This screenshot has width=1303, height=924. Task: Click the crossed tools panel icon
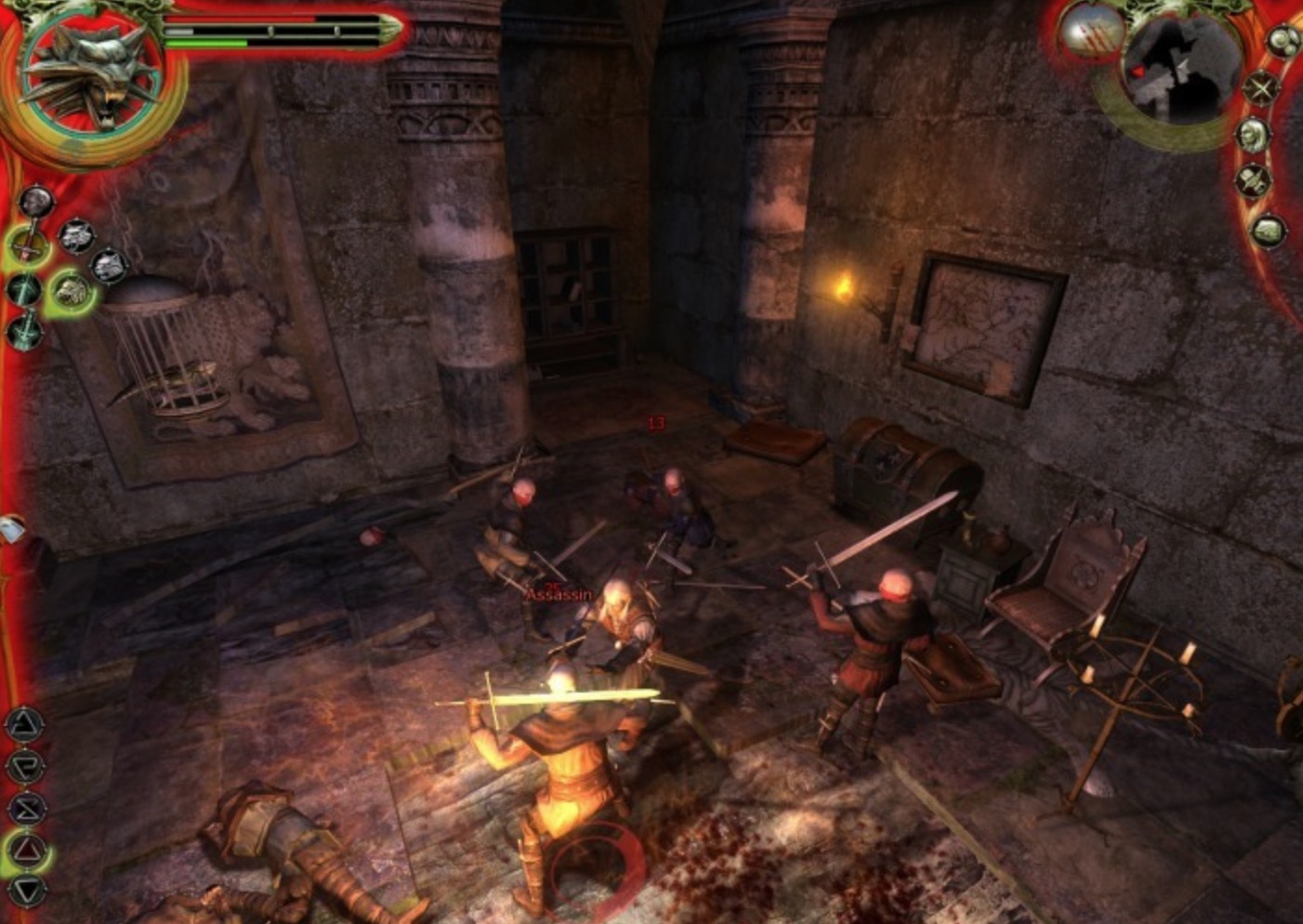1254,180
